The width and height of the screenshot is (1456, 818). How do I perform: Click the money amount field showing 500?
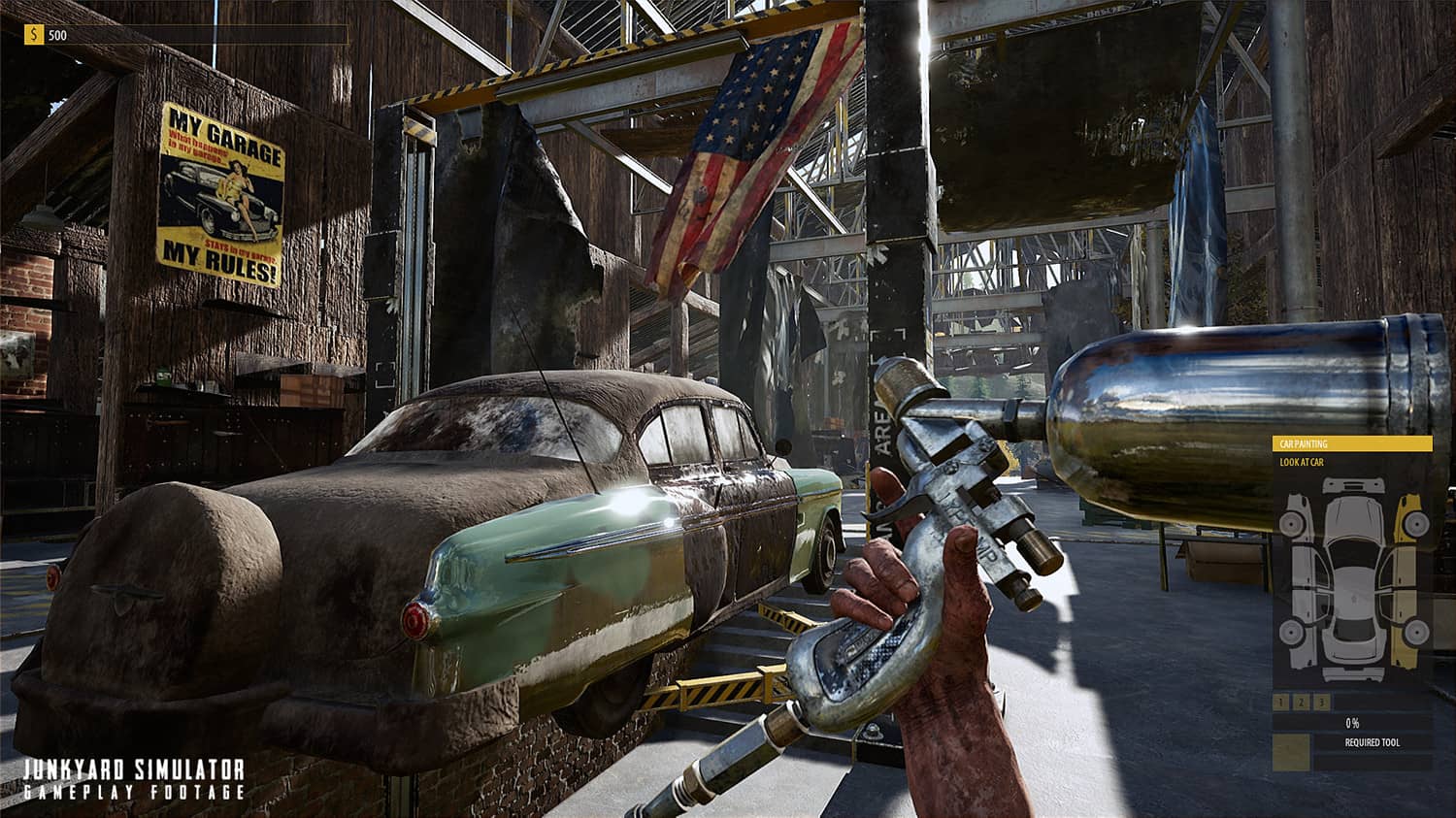pyautogui.click(x=58, y=37)
